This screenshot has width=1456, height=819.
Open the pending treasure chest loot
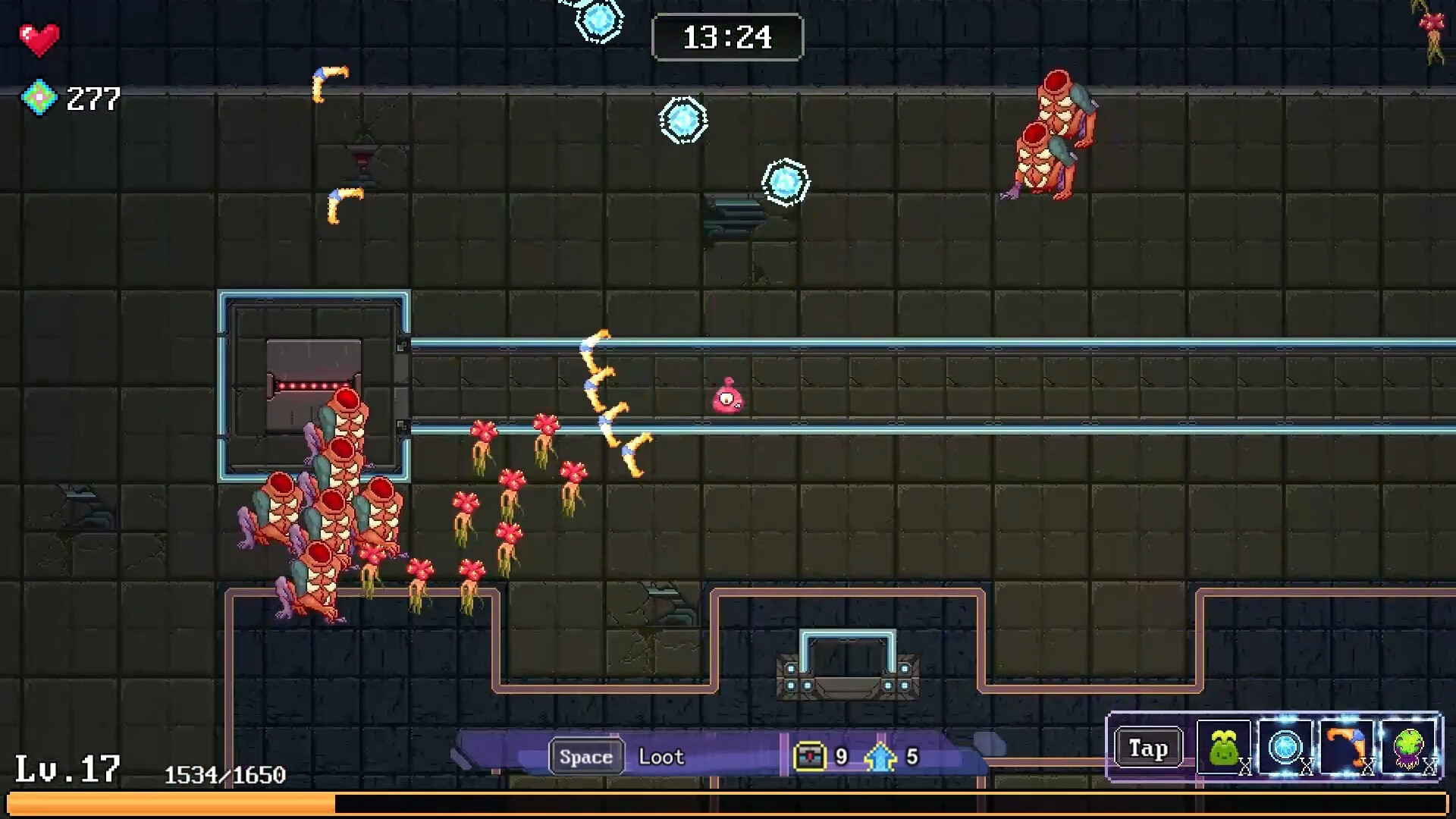pos(808,756)
